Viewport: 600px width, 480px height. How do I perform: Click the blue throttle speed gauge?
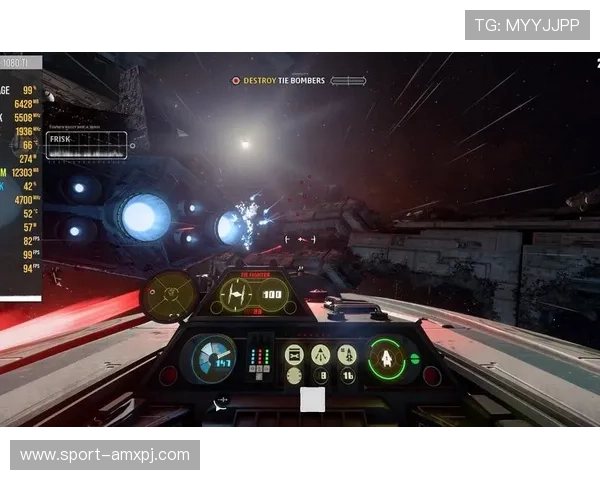pos(213,357)
